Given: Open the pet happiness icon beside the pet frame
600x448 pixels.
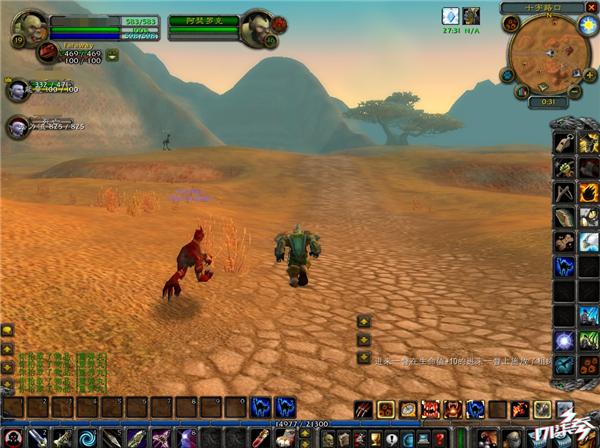Looking at the screenshot, I should click(x=112, y=56).
